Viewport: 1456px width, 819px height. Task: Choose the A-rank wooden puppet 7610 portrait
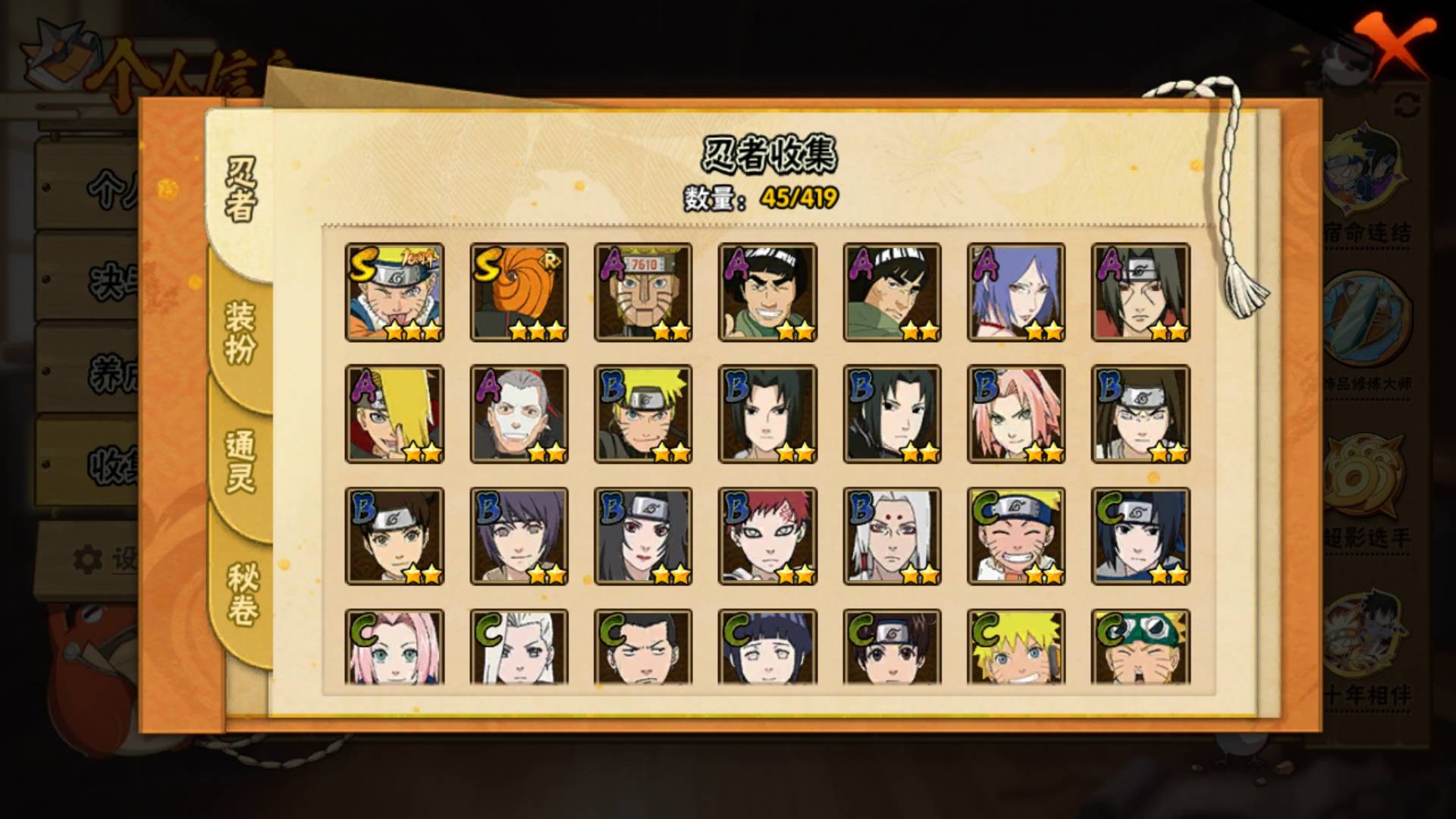coord(643,292)
